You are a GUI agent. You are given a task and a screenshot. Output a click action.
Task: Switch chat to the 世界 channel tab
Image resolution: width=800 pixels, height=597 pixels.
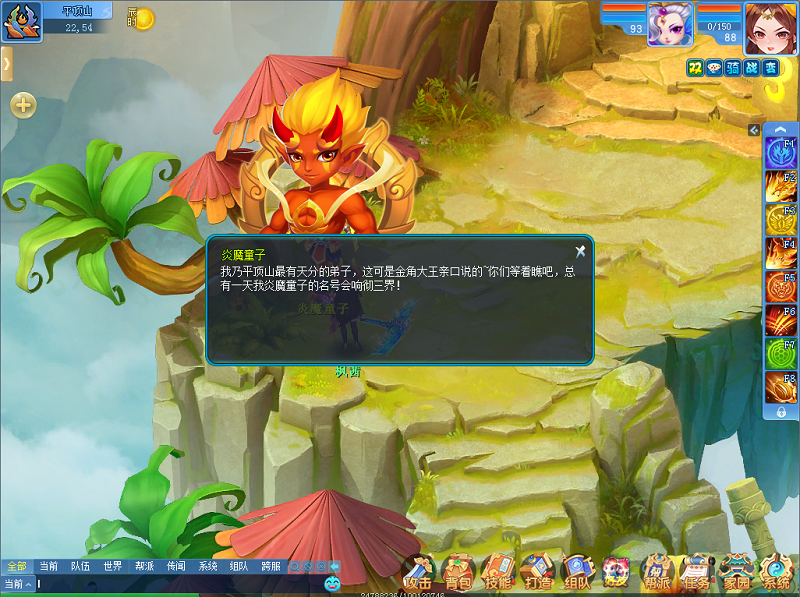[x=112, y=566]
